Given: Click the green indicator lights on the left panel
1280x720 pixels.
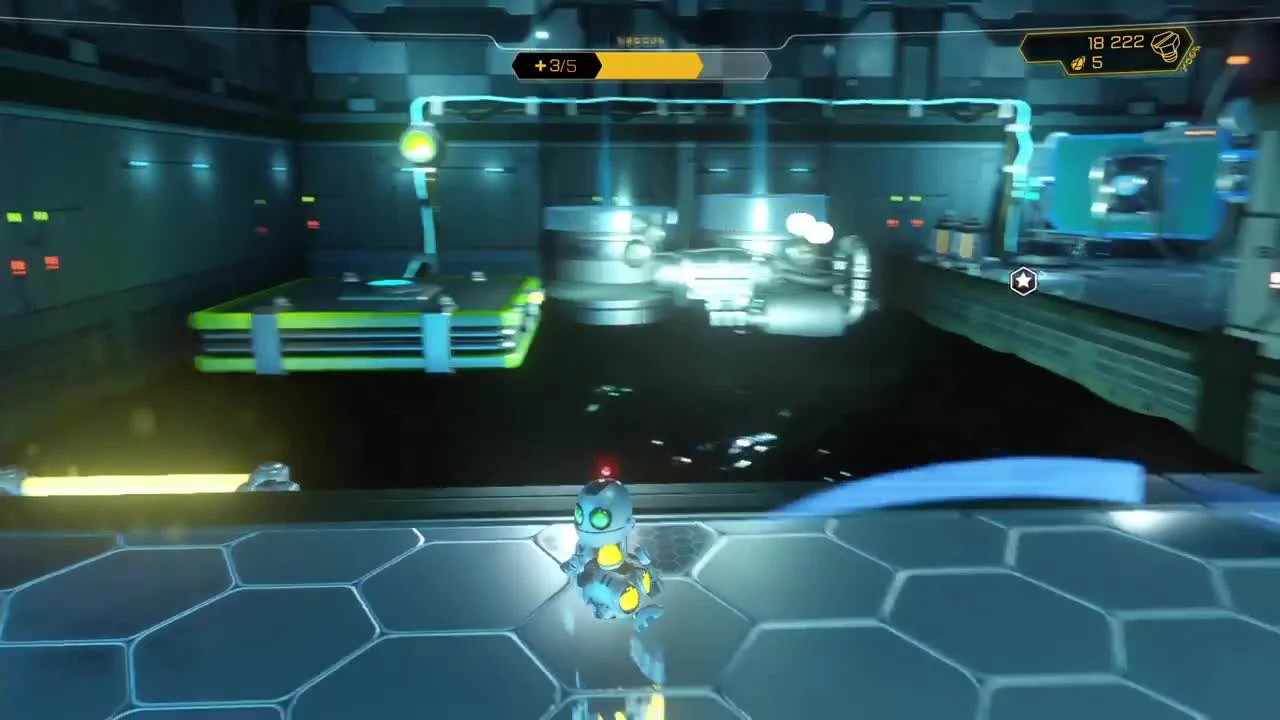Looking at the screenshot, I should [x=30, y=215].
